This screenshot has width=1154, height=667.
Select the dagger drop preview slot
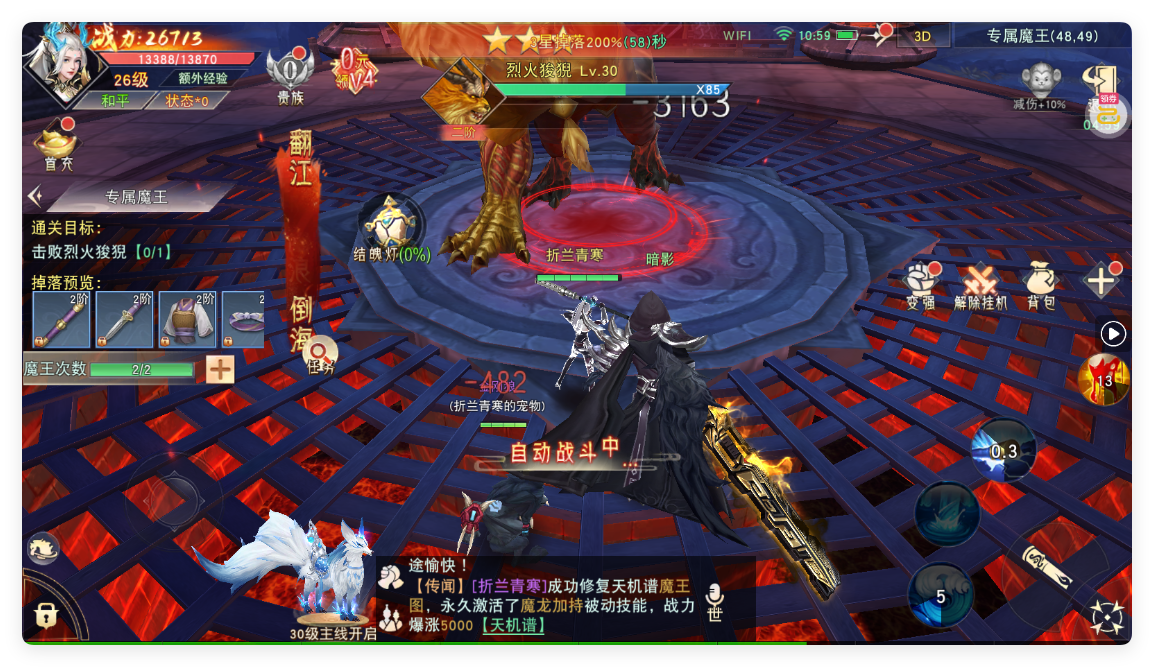click(125, 320)
